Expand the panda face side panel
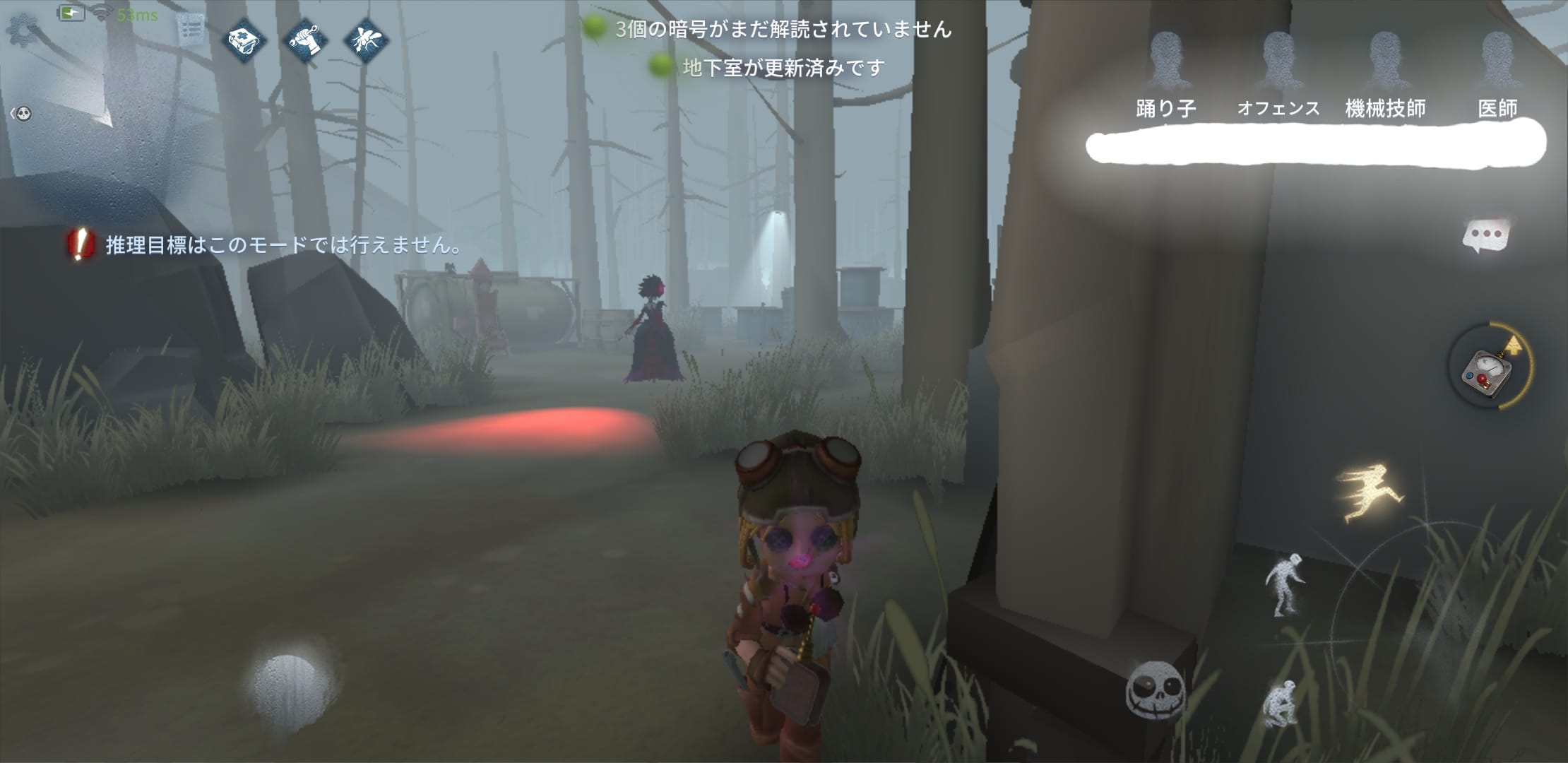 click(x=22, y=114)
